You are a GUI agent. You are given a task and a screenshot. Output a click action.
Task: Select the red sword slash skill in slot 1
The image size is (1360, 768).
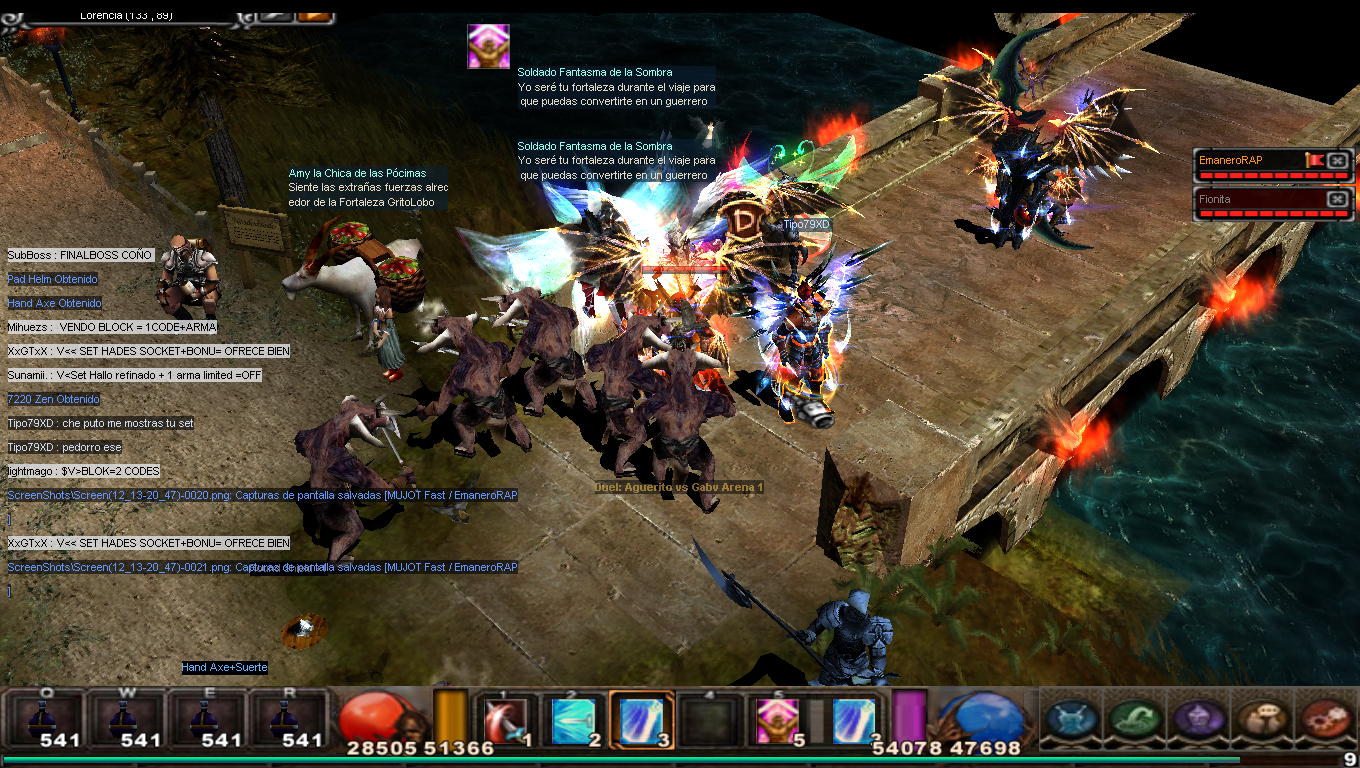[501, 720]
